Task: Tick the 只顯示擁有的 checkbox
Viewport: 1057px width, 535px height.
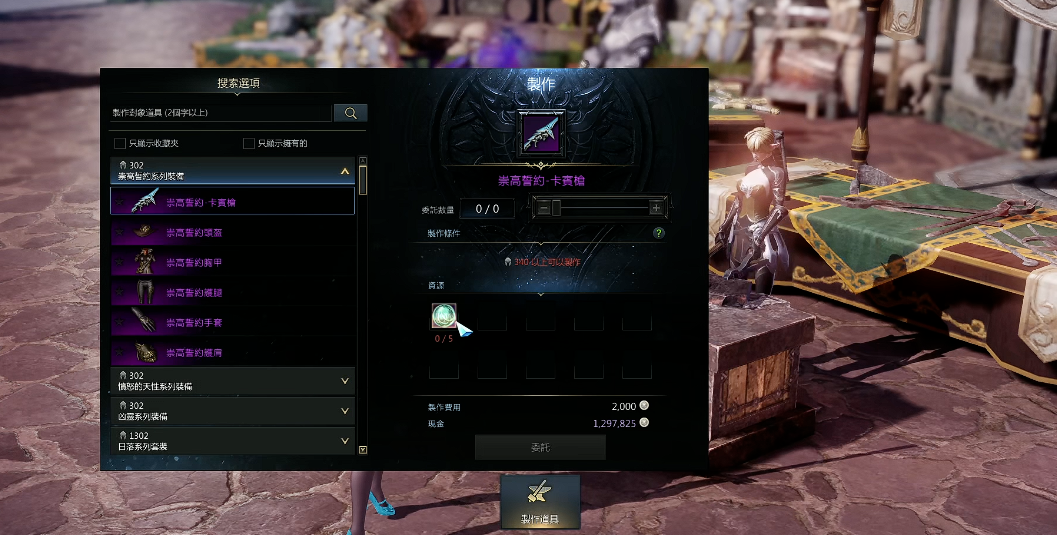Action: pyautogui.click(x=249, y=143)
